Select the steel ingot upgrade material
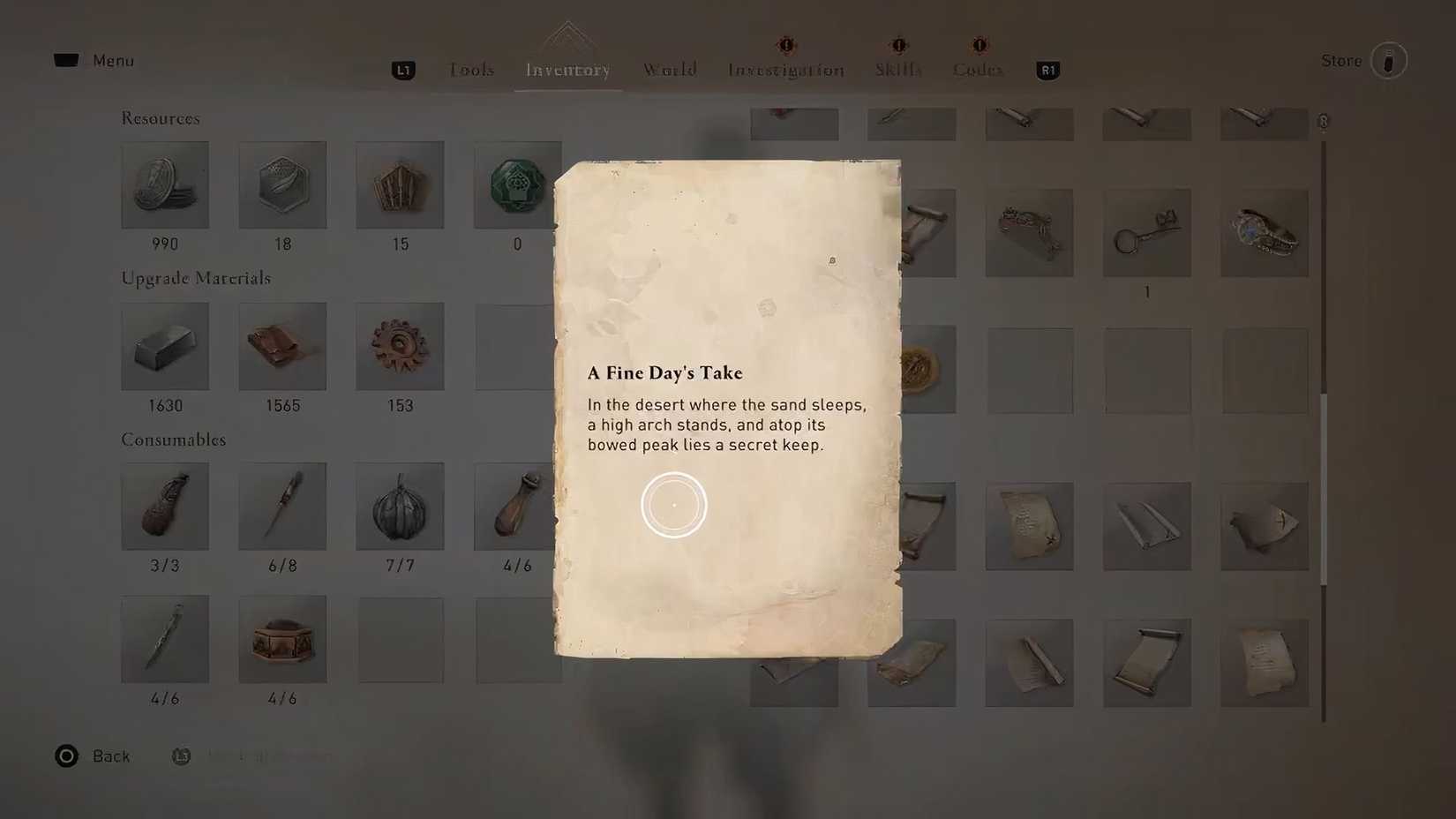This screenshot has width=1456, height=819. click(165, 346)
